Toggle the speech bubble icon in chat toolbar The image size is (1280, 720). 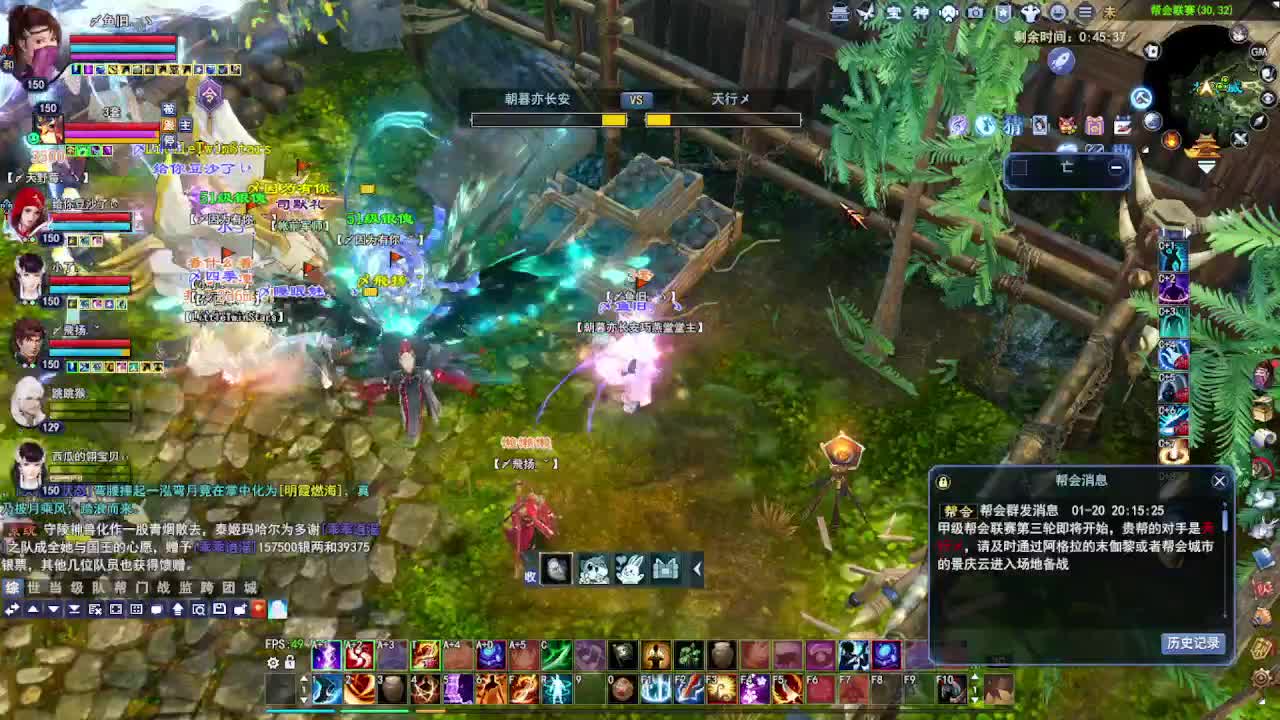(156, 609)
